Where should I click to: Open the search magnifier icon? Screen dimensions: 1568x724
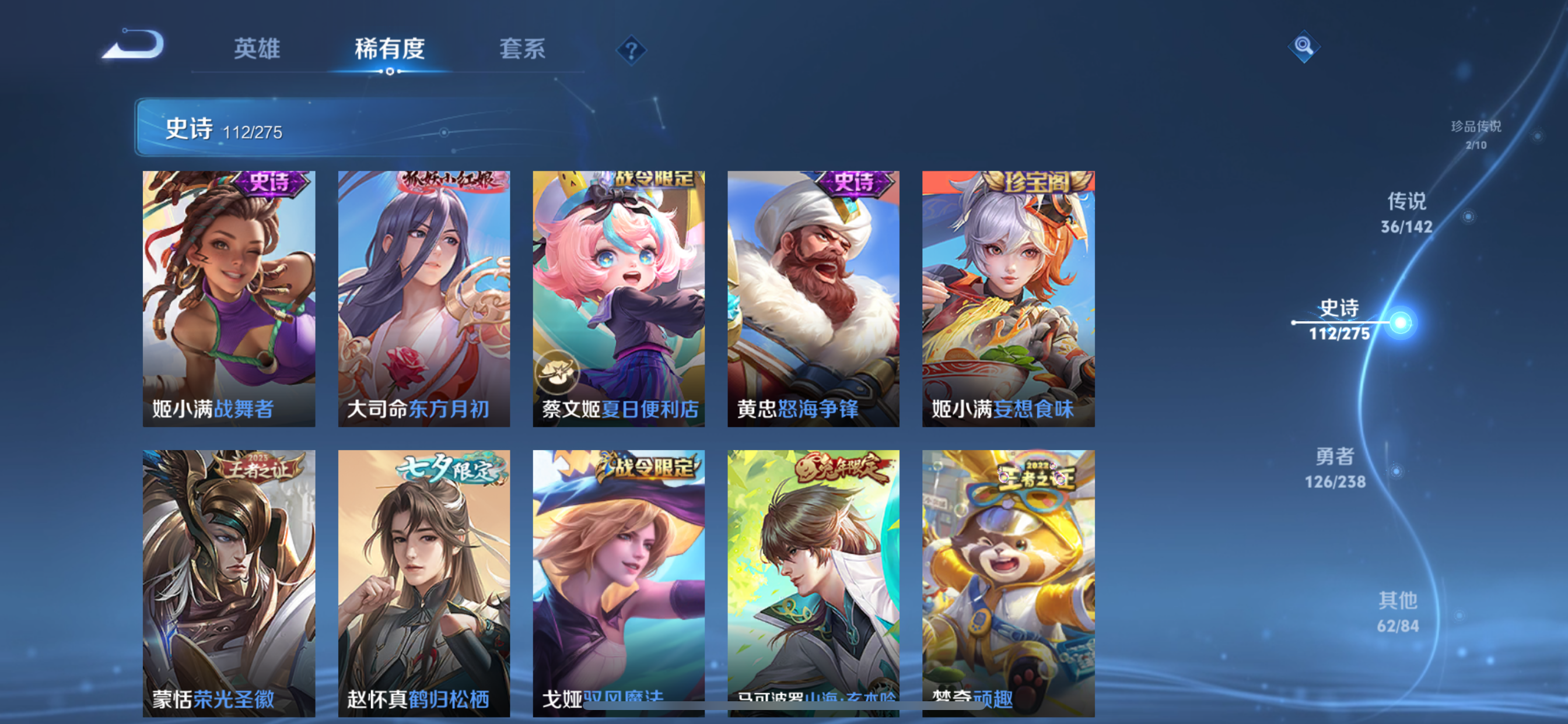pos(1303,47)
